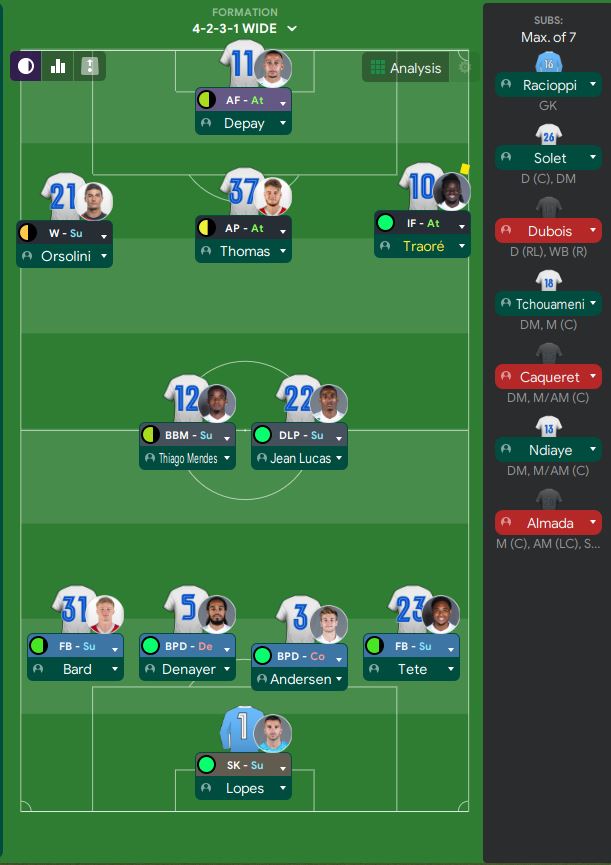Open the Analysis view
This screenshot has height=865, width=611.
(x=405, y=68)
